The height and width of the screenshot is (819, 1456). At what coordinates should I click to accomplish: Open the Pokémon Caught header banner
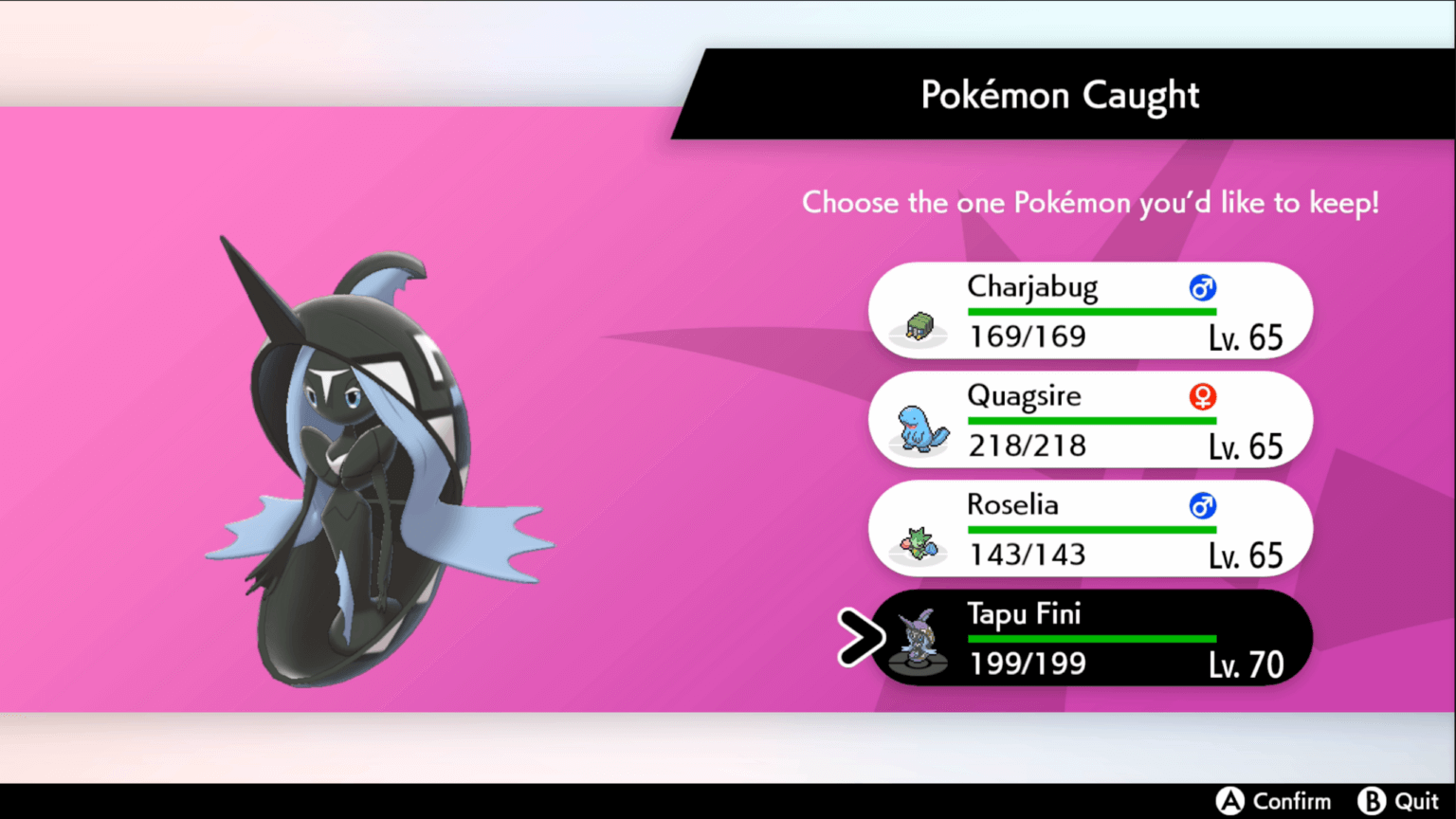click(x=1059, y=95)
